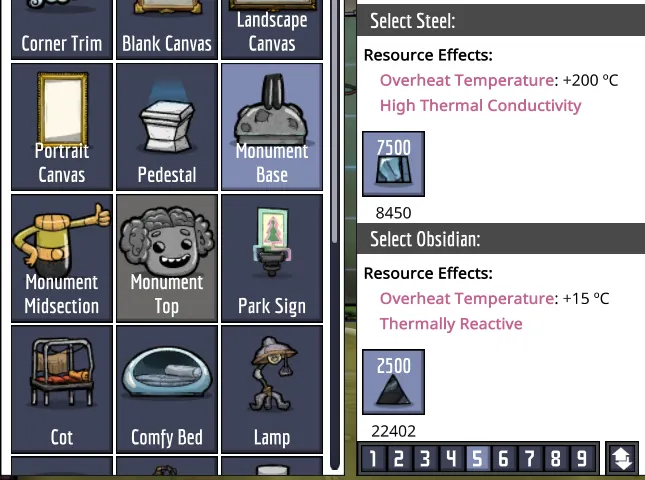Select the Obsidian material tile
The image size is (645, 480).
tap(393, 382)
